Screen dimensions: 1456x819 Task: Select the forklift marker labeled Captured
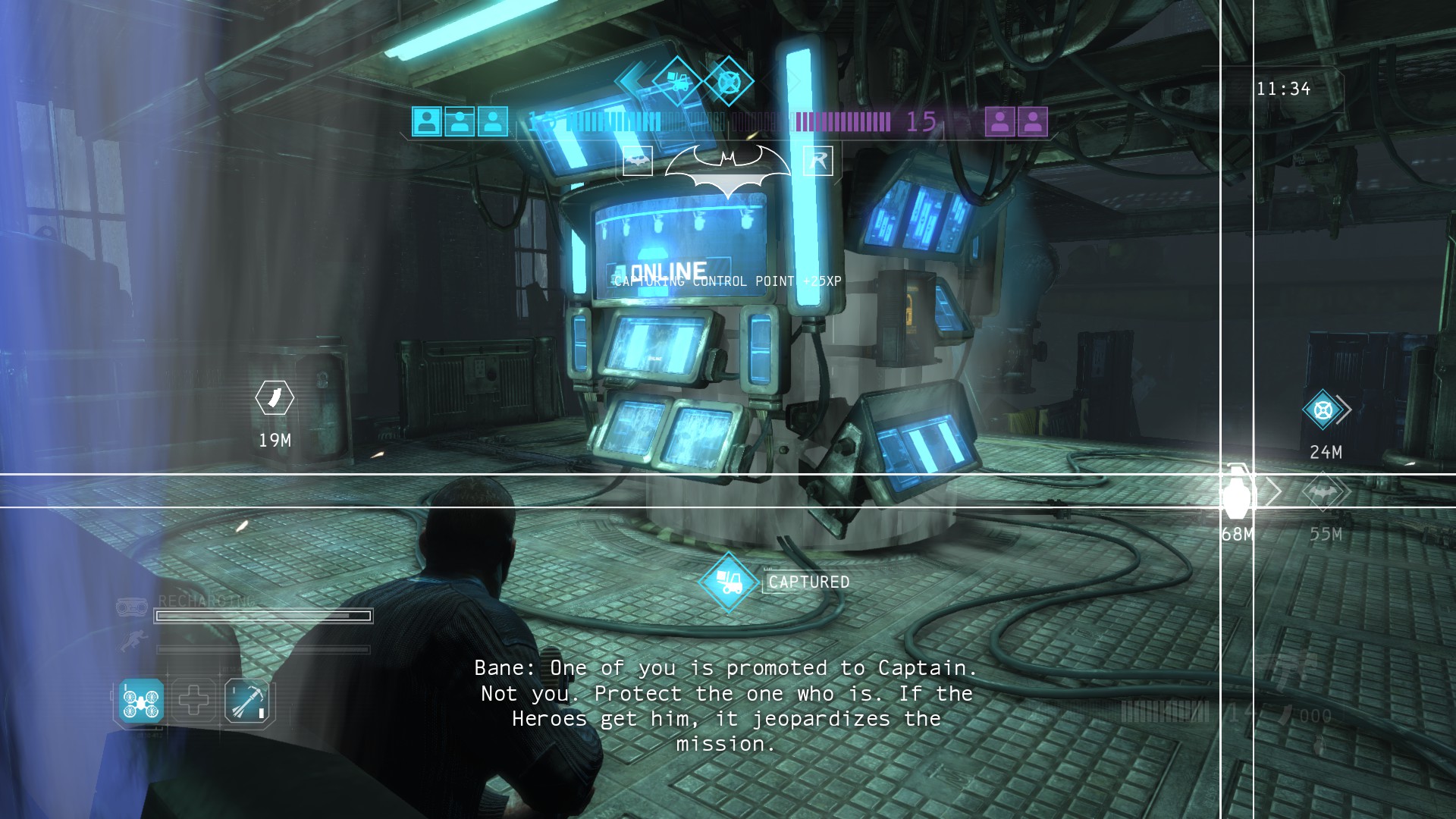point(729,582)
